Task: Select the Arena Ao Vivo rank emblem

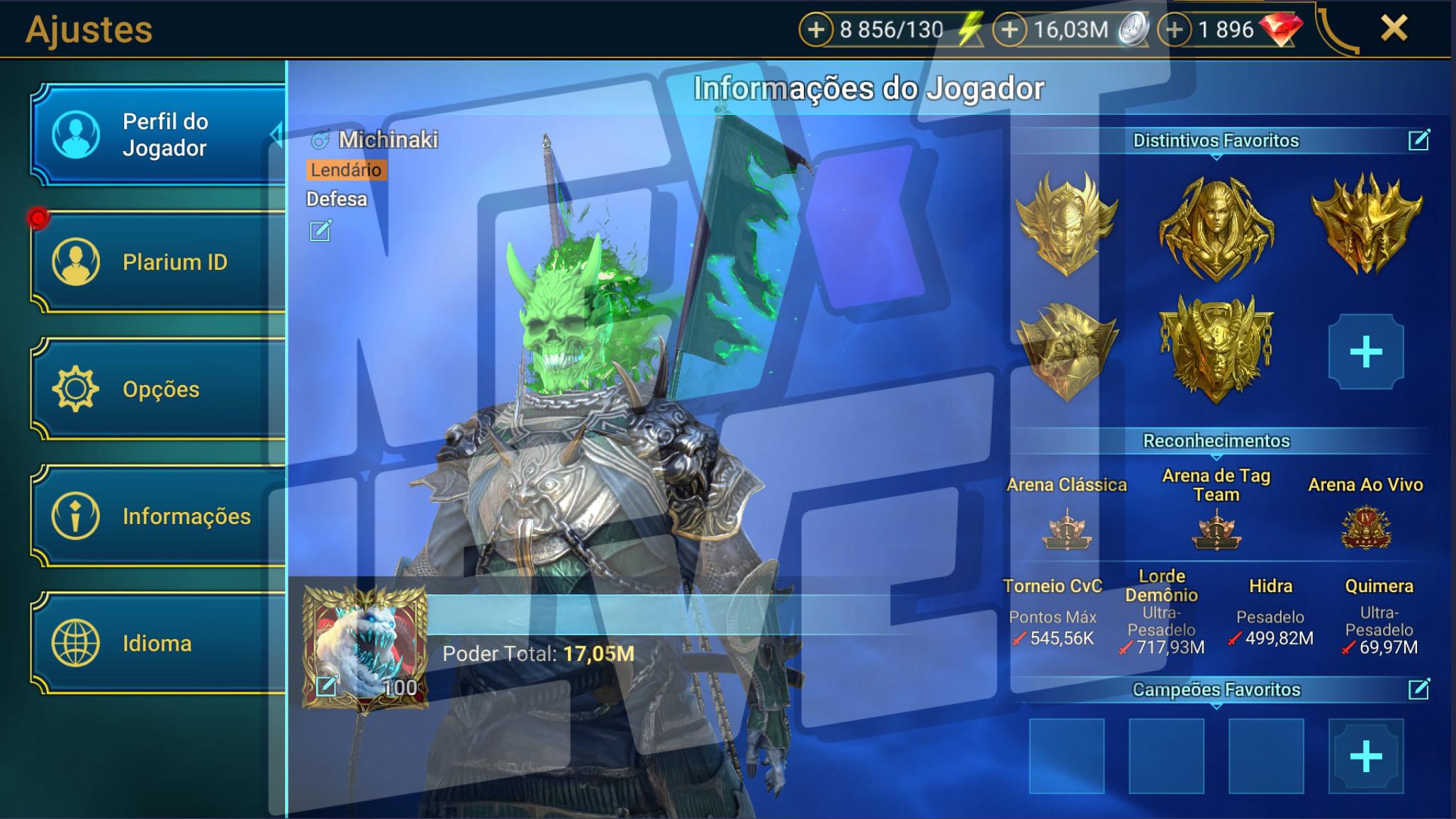Action: tap(1365, 528)
